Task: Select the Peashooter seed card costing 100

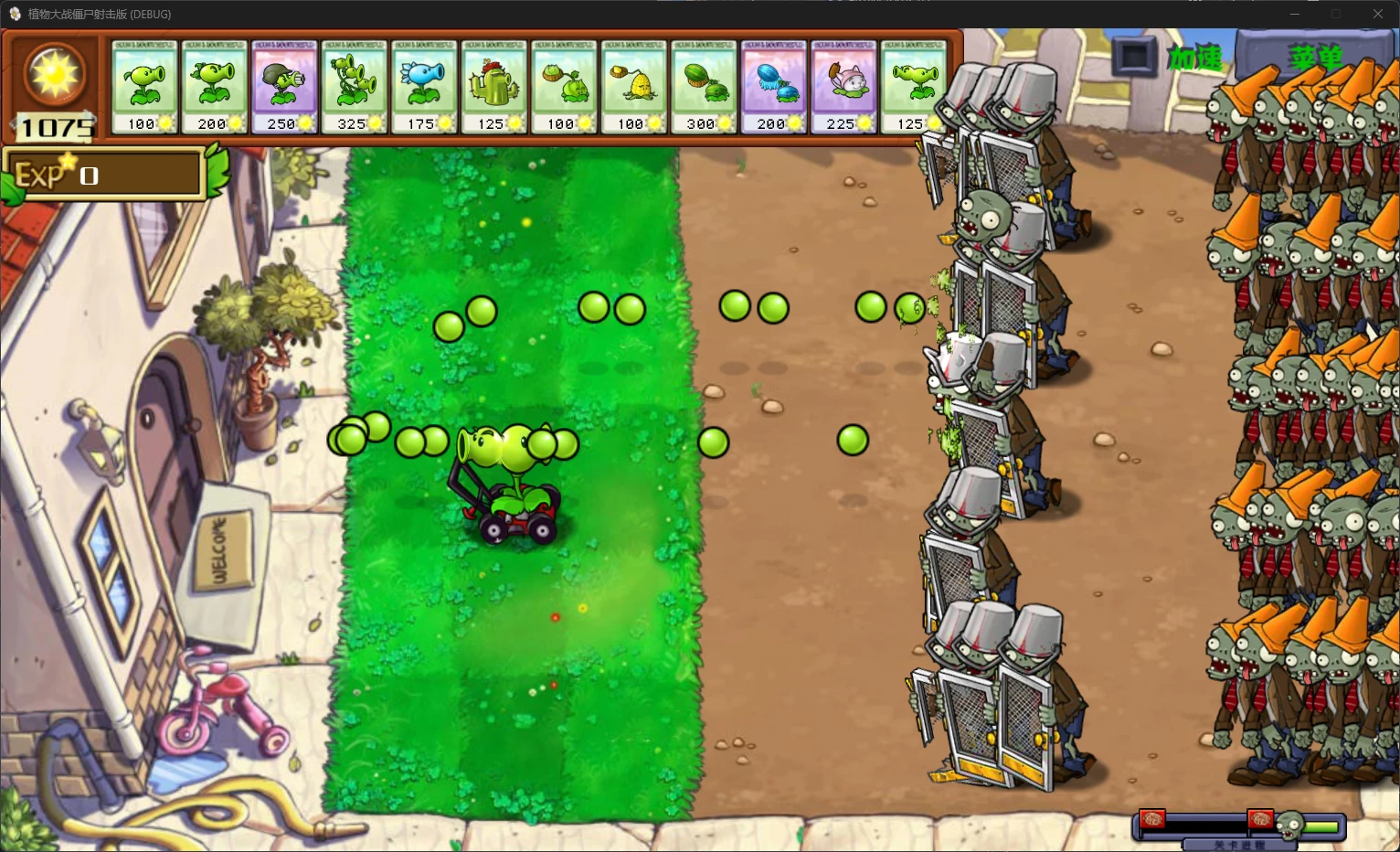Action: tap(143, 87)
